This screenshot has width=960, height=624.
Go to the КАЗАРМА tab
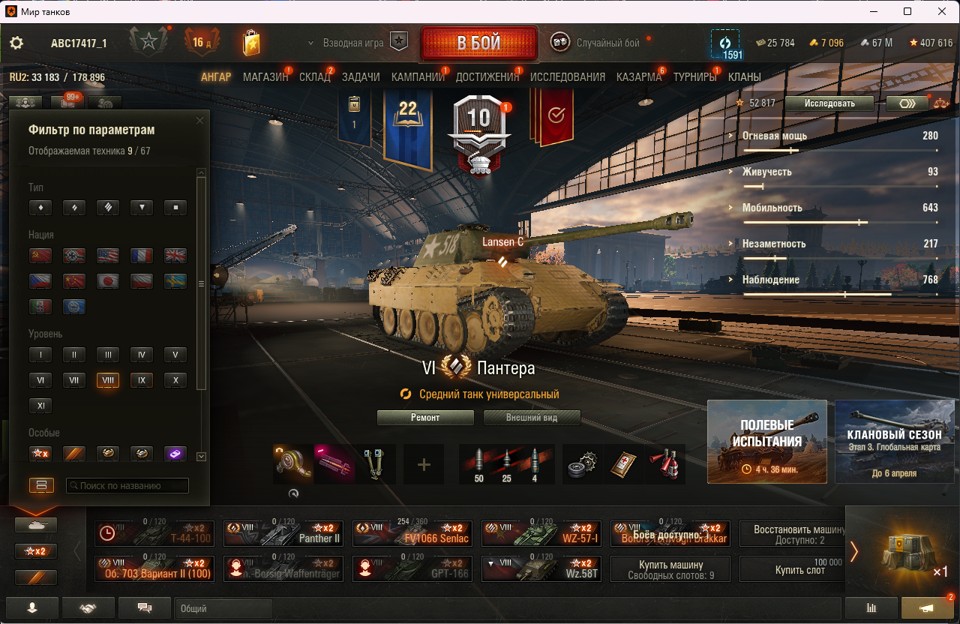point(638,77)
